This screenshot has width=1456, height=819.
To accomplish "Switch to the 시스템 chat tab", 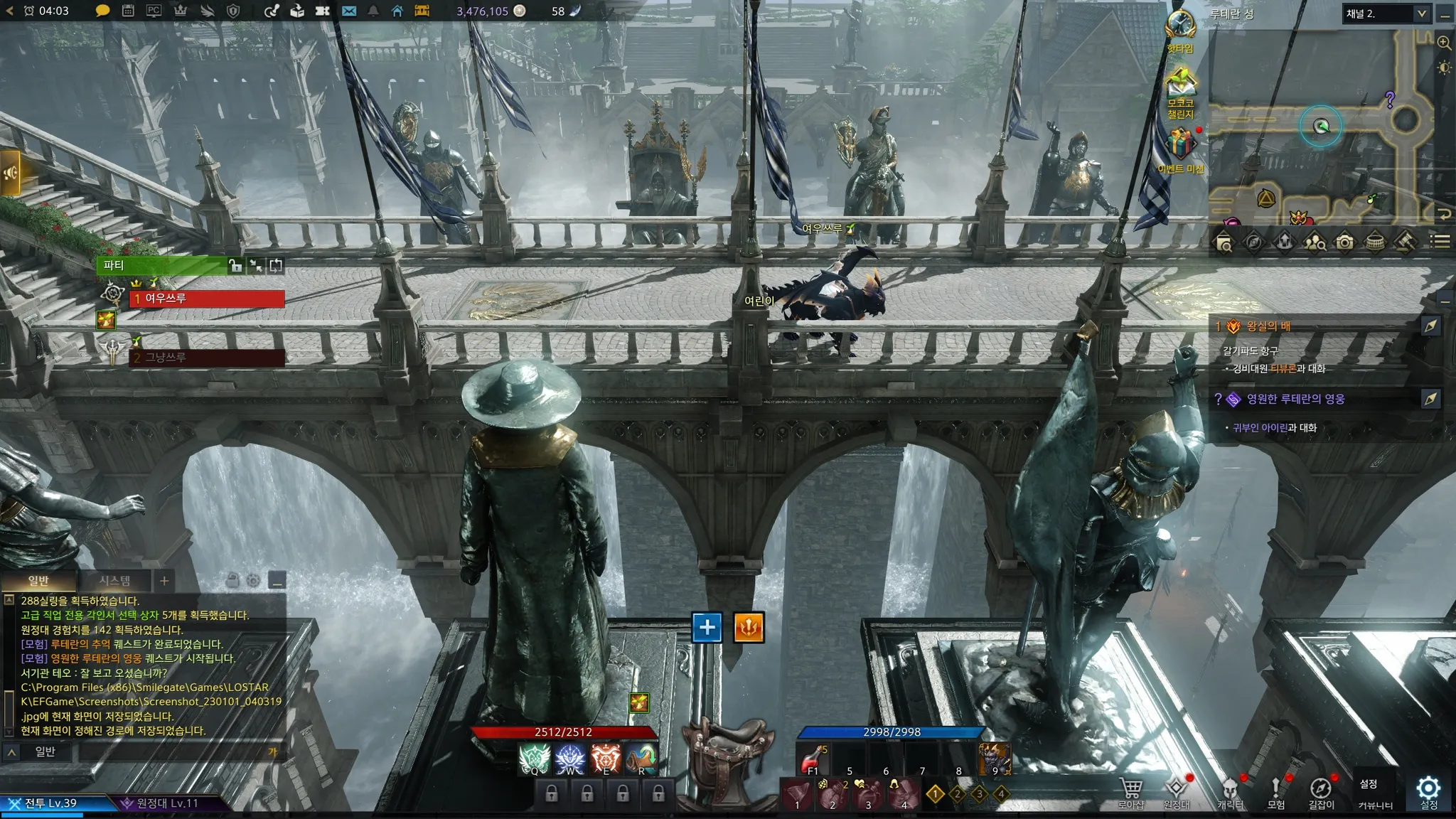I will pyautogui.click(x=114, y=581).
